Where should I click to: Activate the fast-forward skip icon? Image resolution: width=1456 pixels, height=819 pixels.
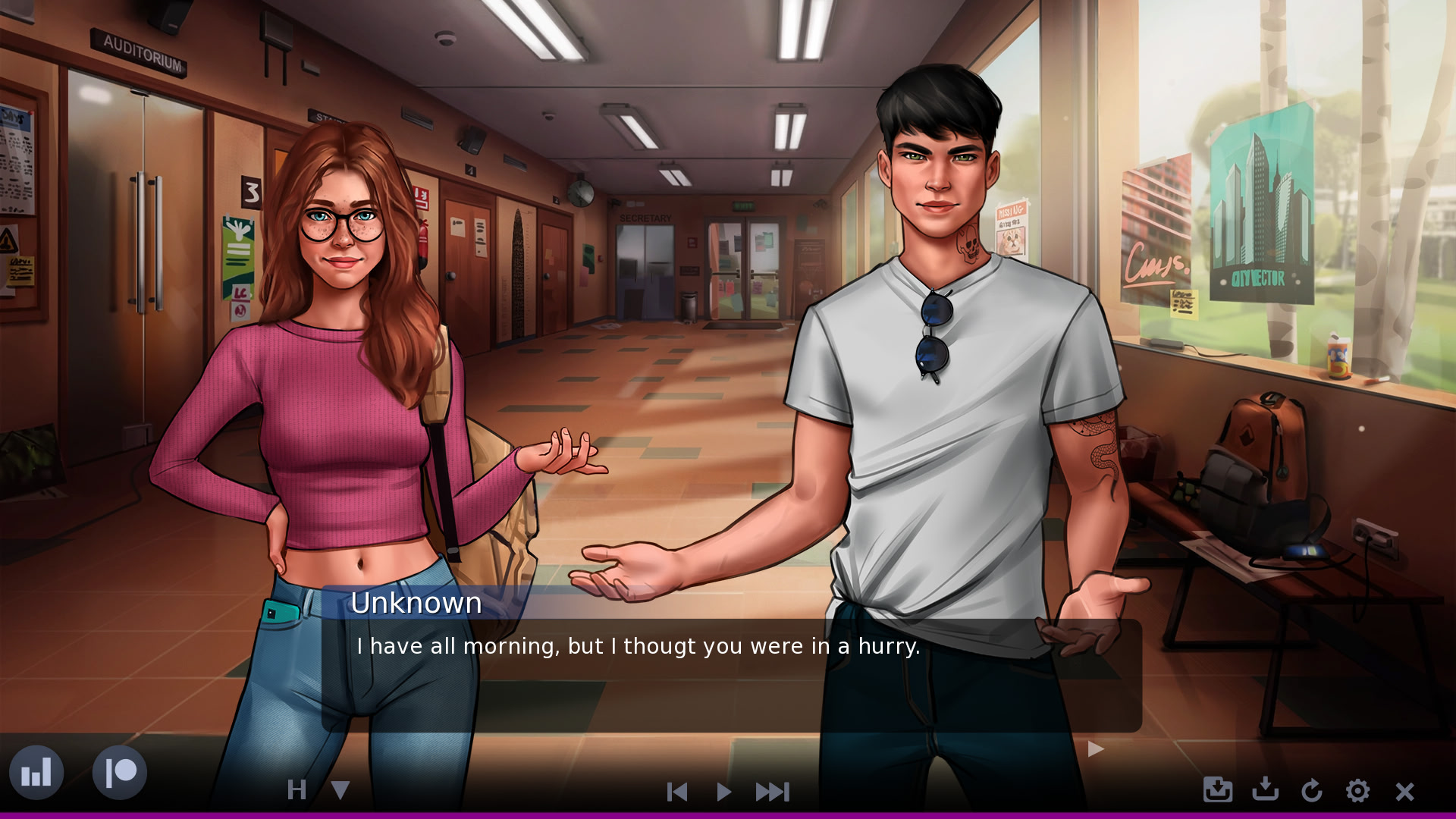[x=773, y=791]
